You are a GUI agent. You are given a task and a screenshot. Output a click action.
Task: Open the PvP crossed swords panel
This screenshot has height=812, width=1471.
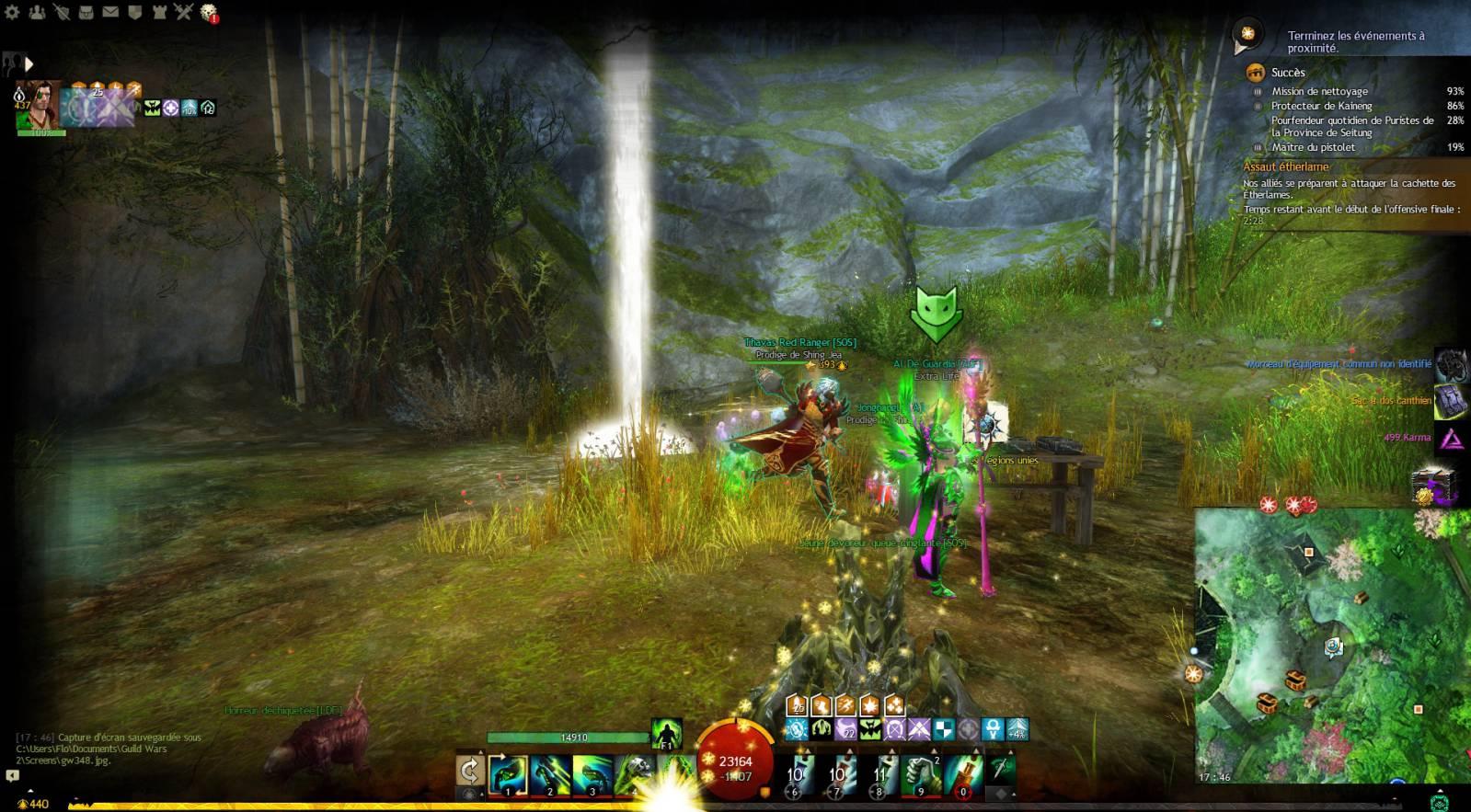click(184, 12)
